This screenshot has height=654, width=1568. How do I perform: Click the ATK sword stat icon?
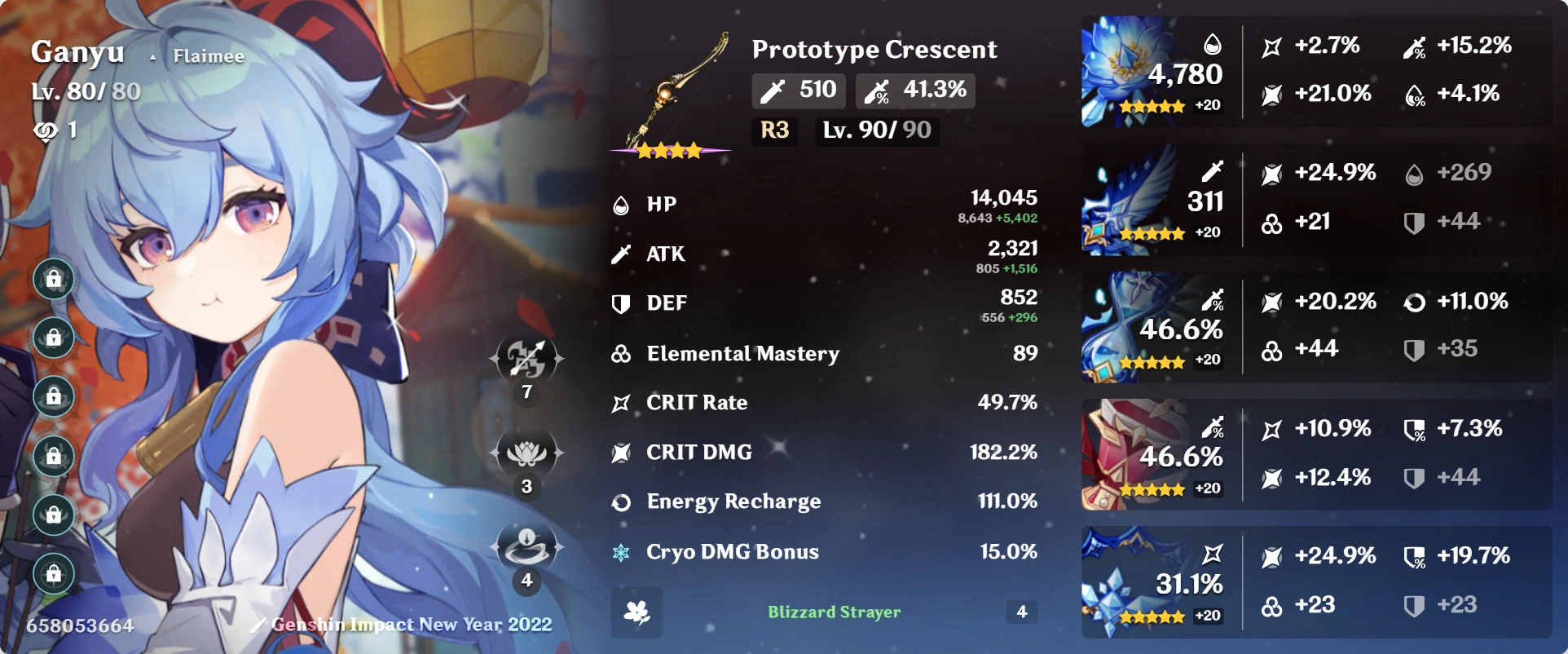pos(621,254)
